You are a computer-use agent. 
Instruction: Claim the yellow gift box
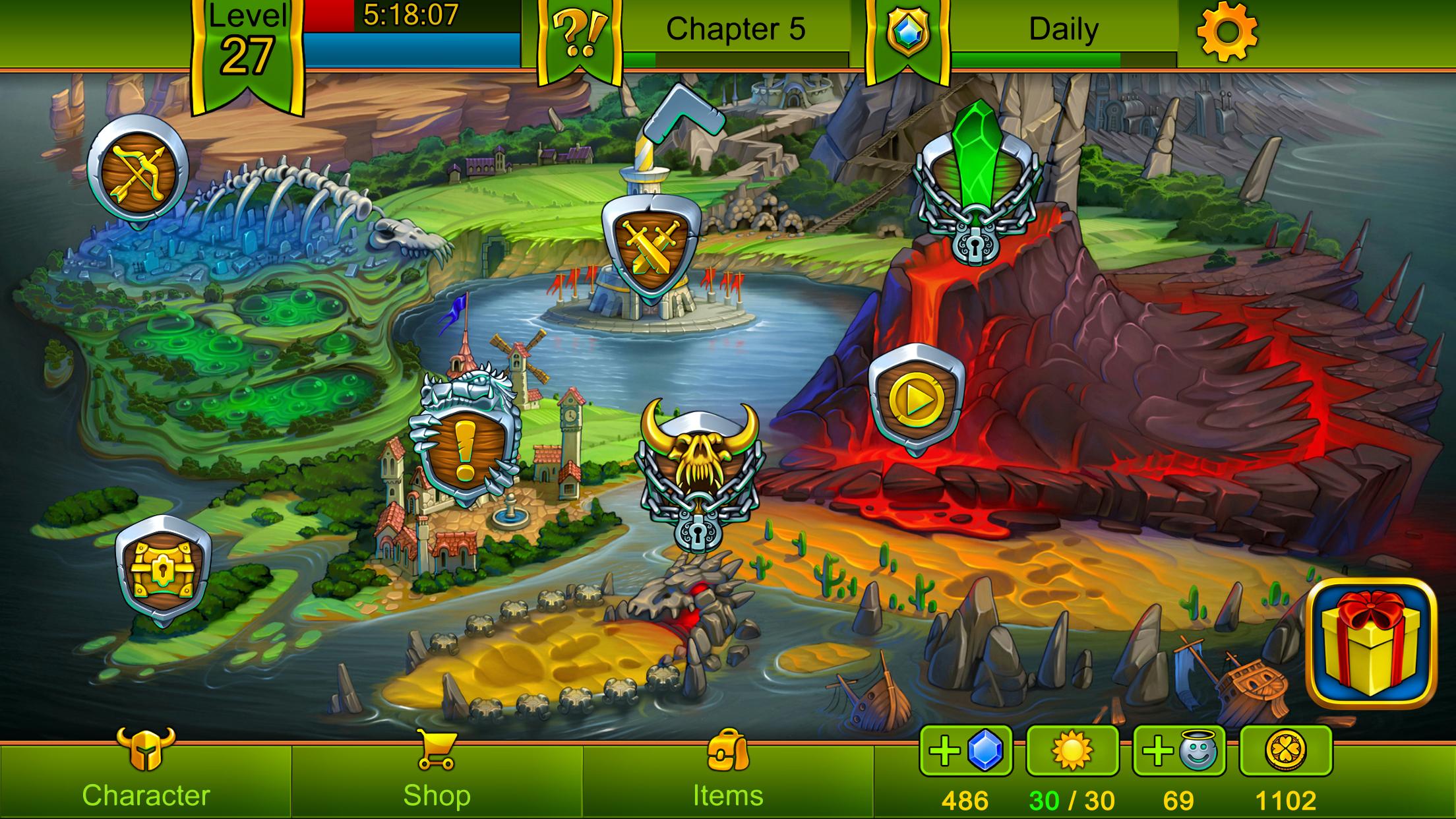1372,643
